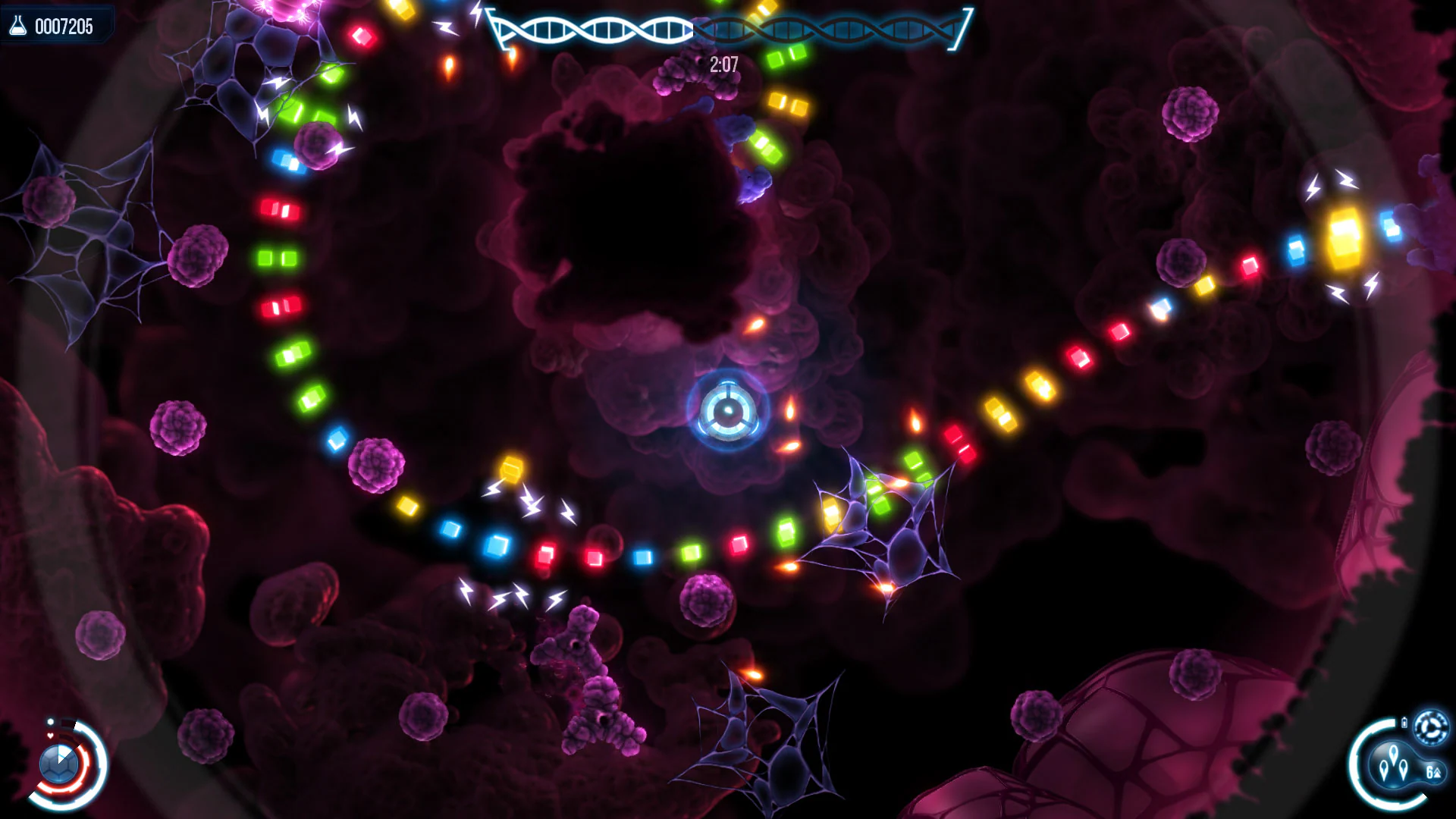Select the central orb shooter turret
Image resolution: width=1456 pixels, height=819 pixels.
727,409
